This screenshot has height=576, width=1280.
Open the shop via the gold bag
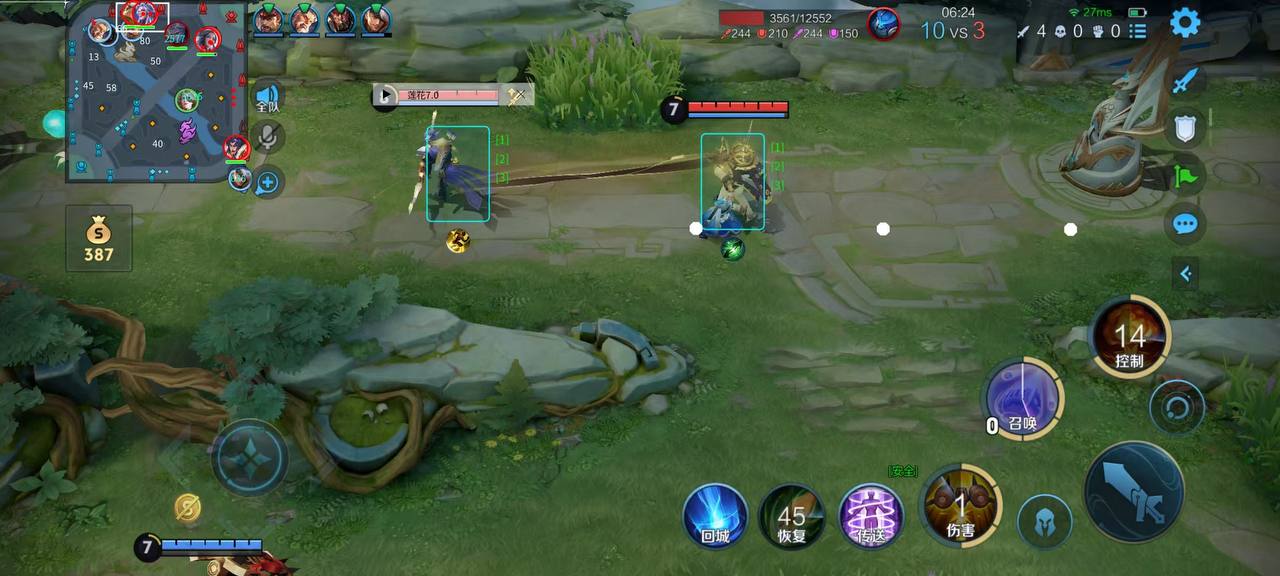[98, 239]
